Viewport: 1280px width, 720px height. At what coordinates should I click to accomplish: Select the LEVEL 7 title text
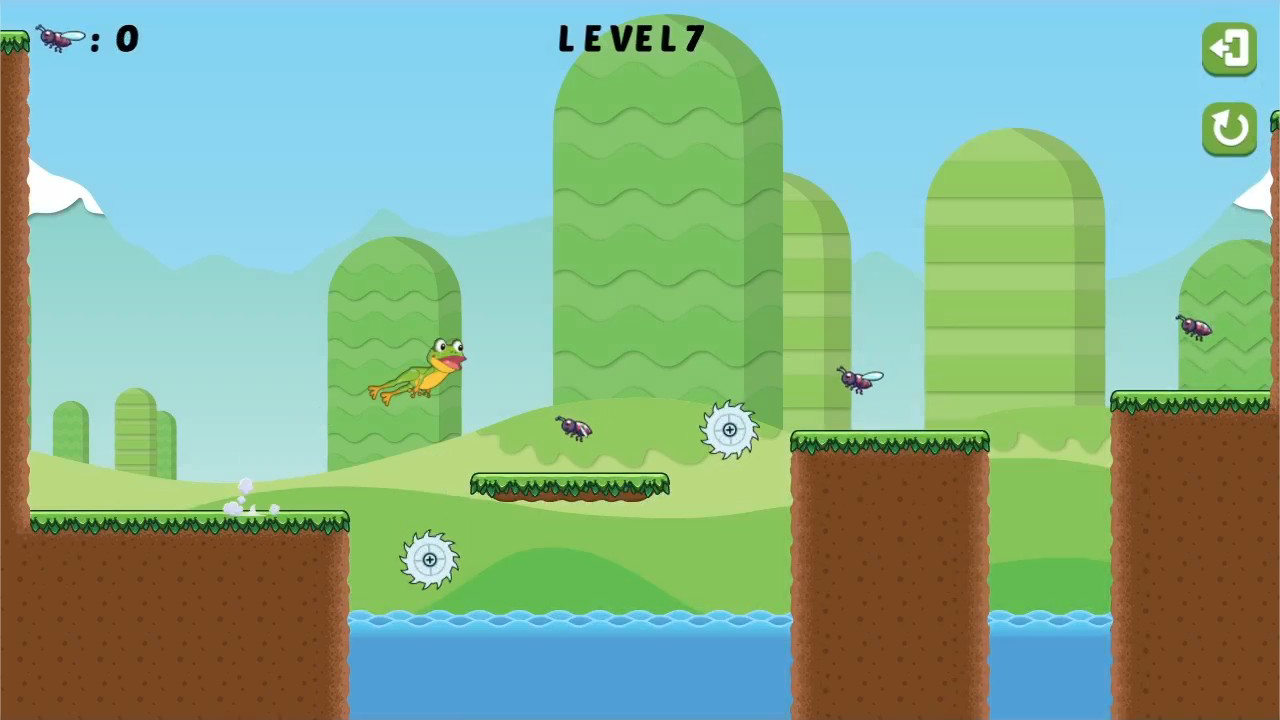pos(632,39)
